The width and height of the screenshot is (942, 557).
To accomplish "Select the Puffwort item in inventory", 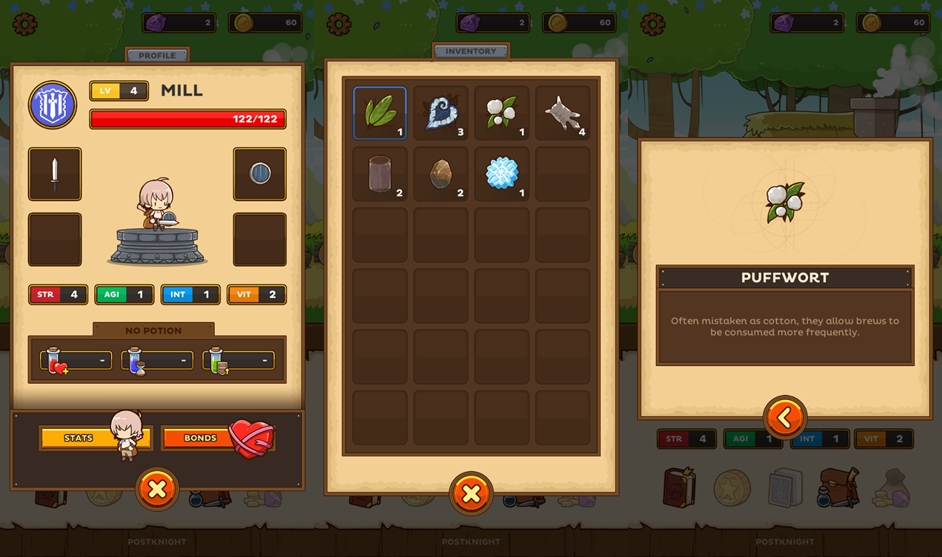I will (x=502, y=113).
